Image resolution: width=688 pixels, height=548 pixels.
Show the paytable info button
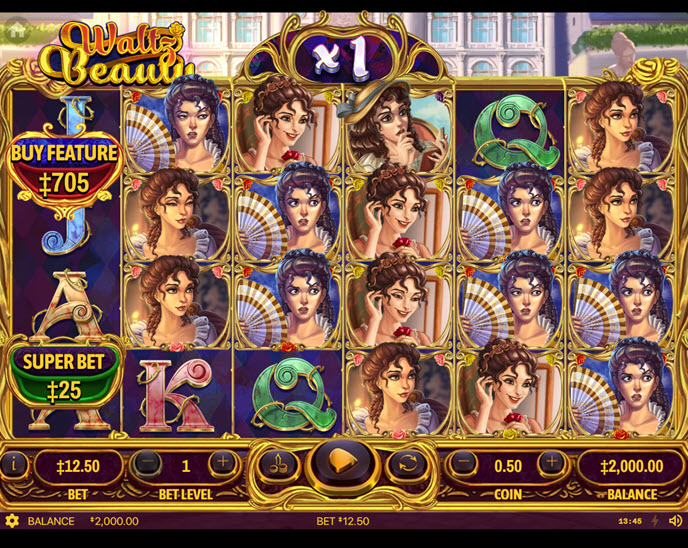(15, 464)
